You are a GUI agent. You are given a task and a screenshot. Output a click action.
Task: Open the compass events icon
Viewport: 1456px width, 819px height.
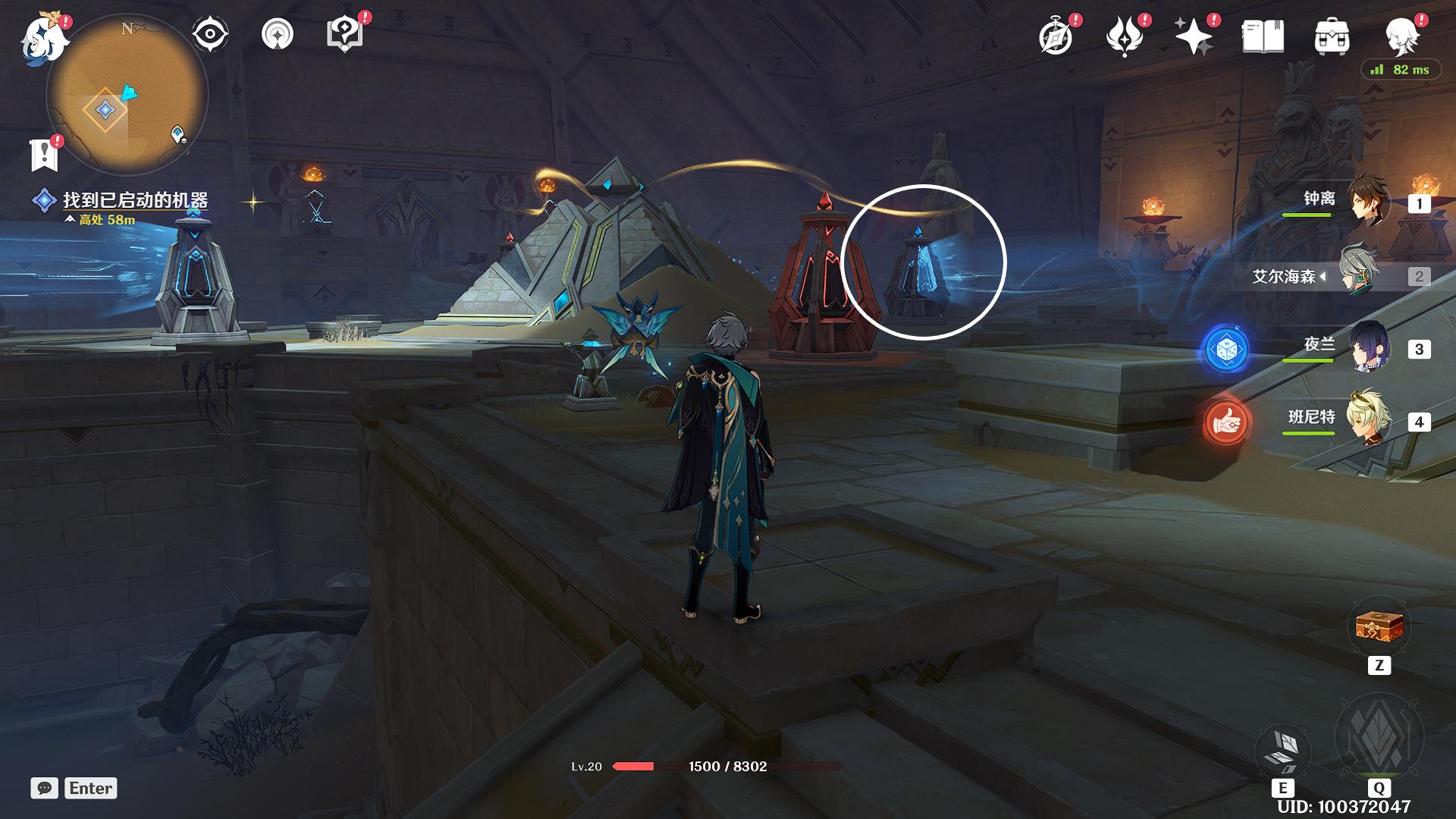[x=1056, y=36]
